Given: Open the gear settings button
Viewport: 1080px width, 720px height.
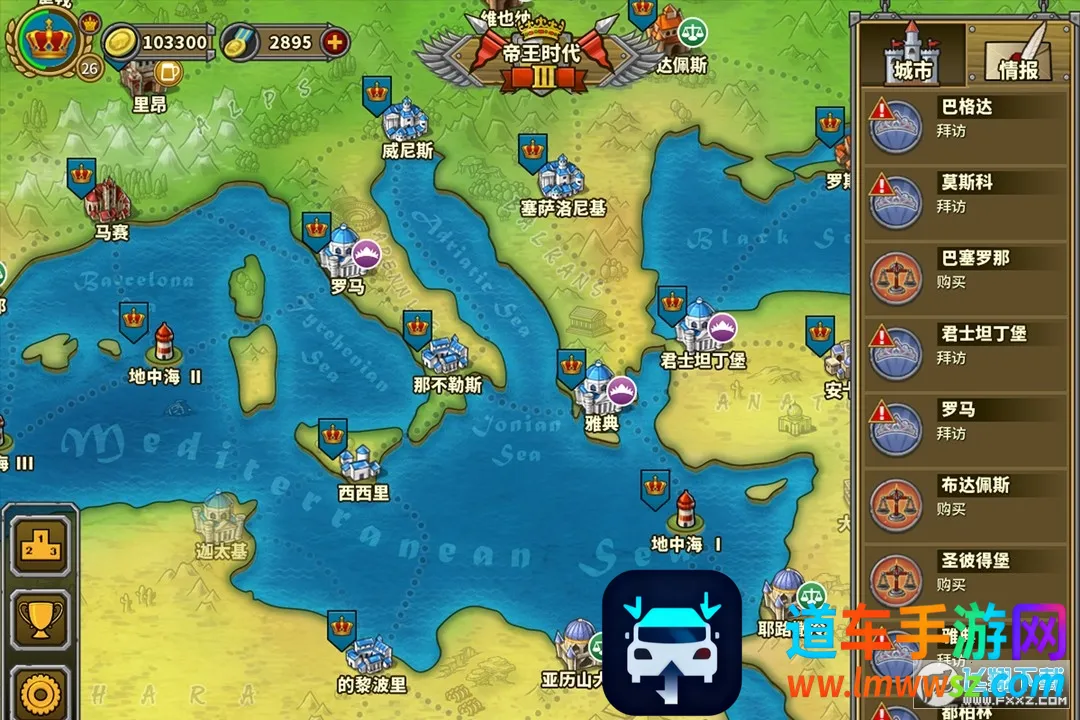Looking at the screenshot, I should (x=41, y=694).
